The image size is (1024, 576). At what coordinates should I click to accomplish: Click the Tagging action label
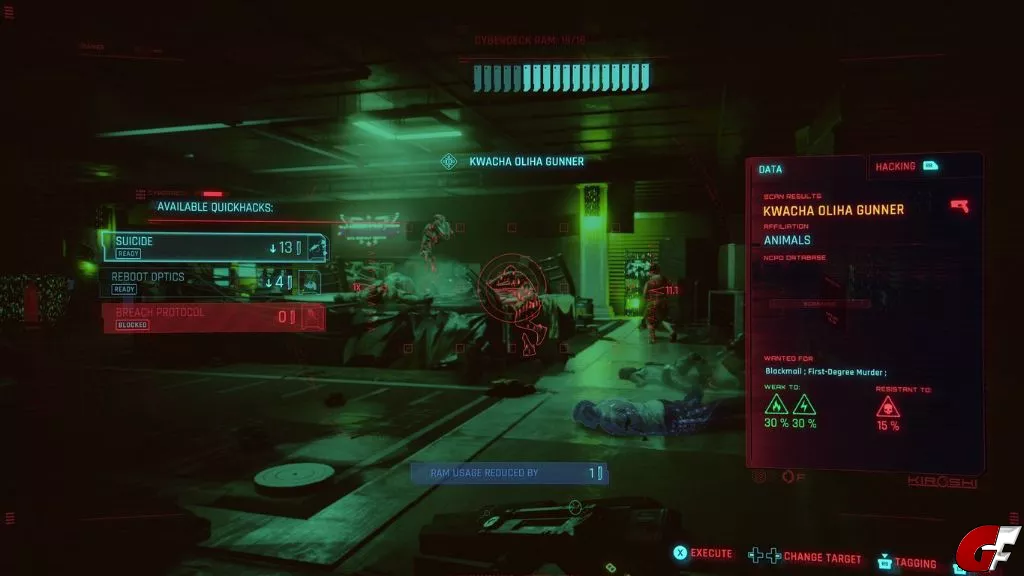pos(913,563)
